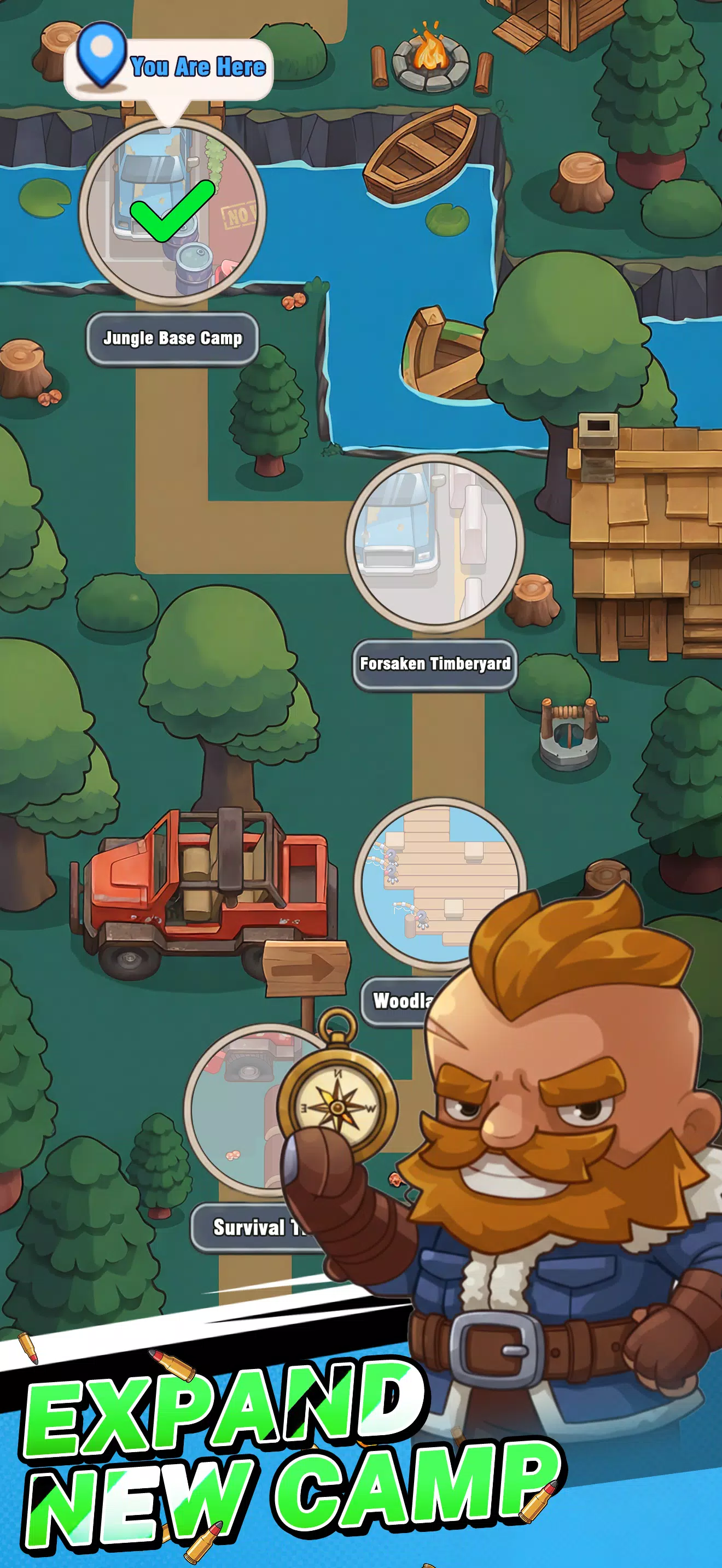
Task: Select the Jungle Base Camp label
Action: pos(172,338)
